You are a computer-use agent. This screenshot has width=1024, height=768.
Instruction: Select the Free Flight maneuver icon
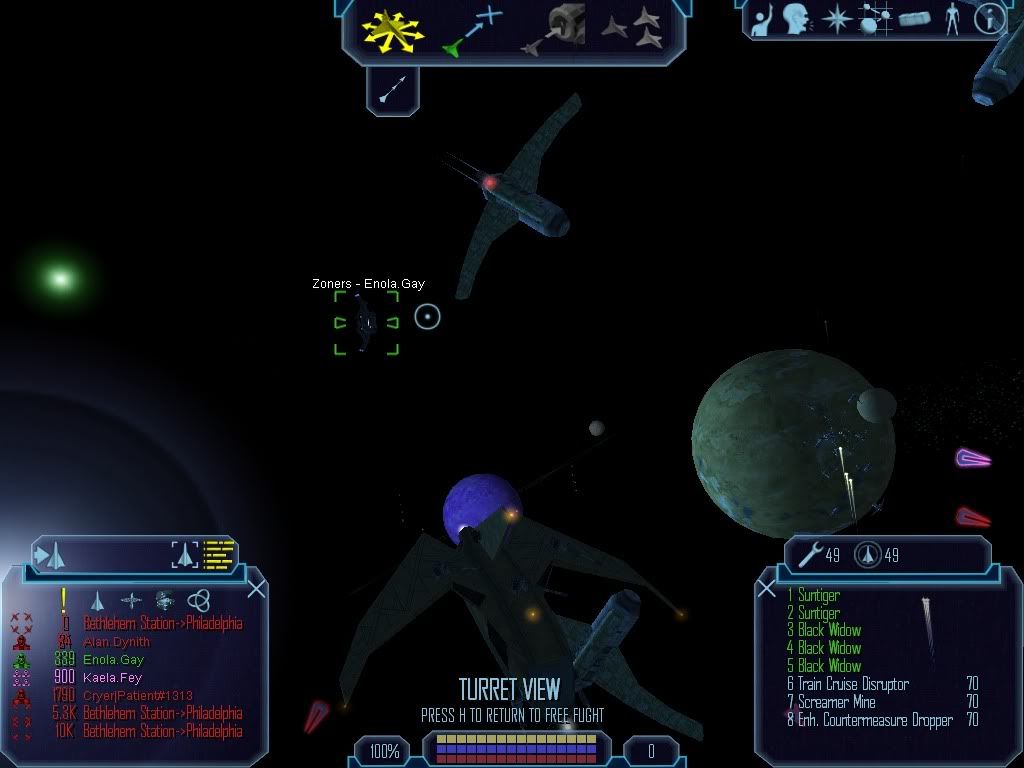pos(393,29)
